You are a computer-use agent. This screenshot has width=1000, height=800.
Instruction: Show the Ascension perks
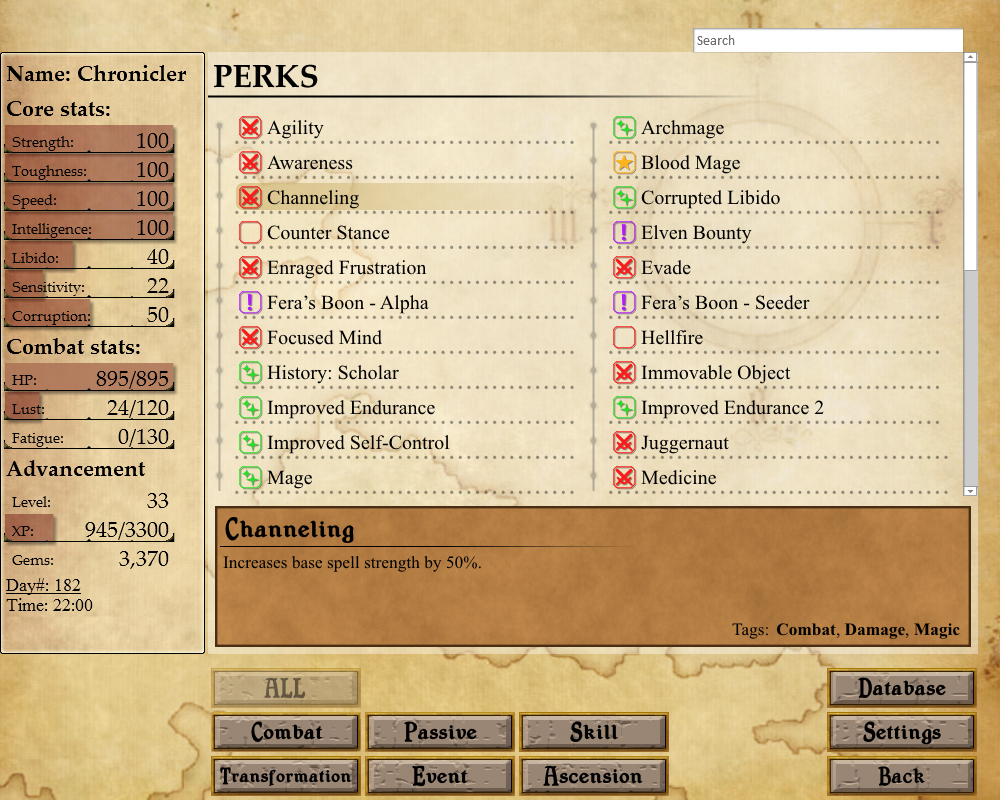pyautogui.click(x=594, y=777)
